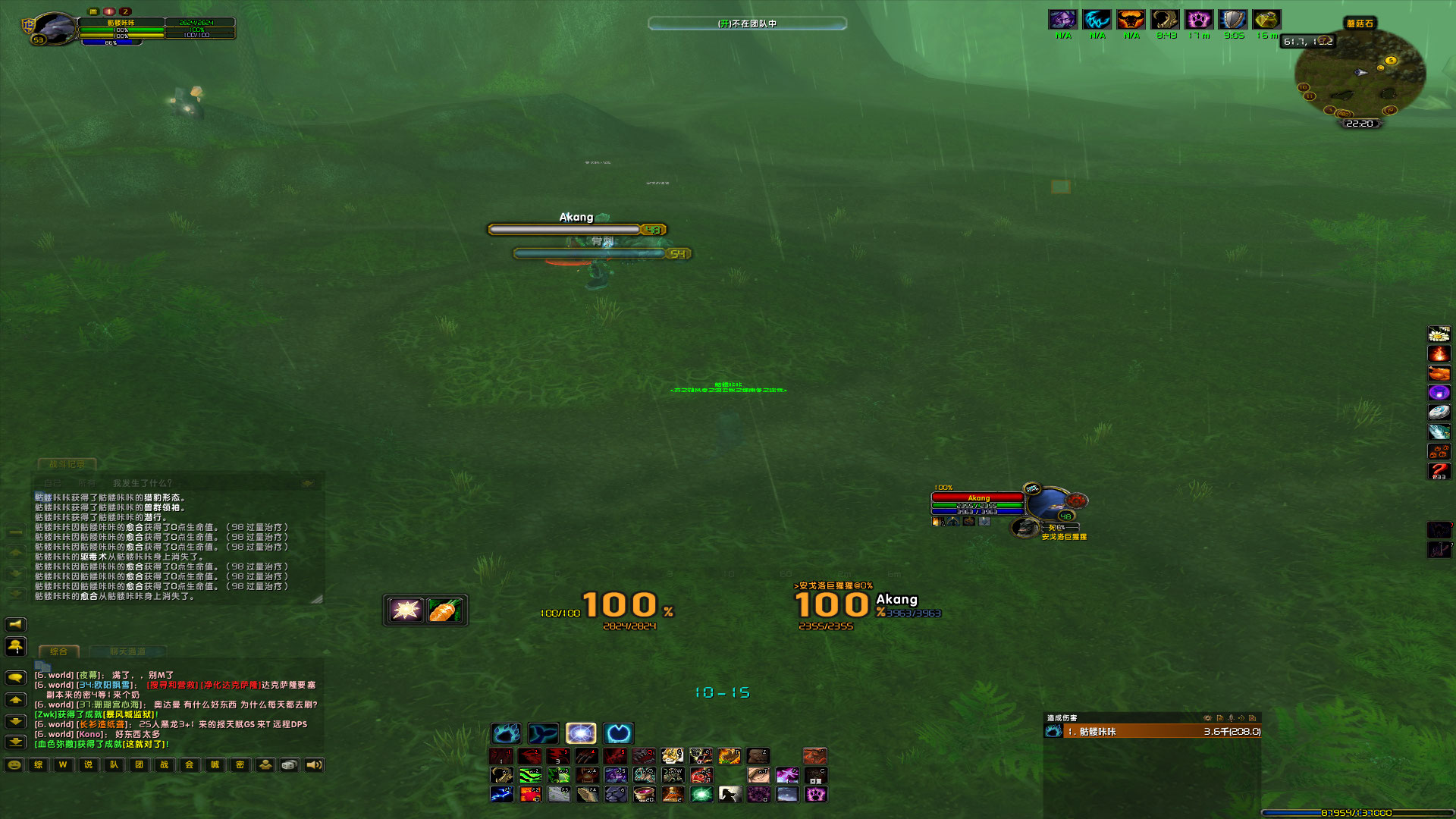Activate the Travel Form icon on the stance bar
Screen dimensions: 1456x819
[x=619, y=733]
